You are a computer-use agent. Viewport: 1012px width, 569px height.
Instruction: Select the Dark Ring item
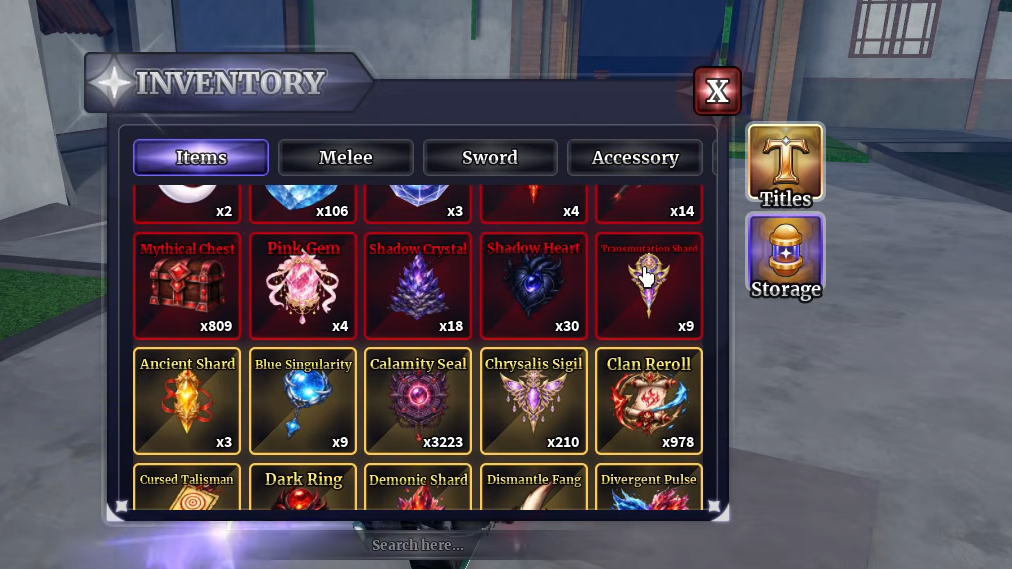(303, 489)
